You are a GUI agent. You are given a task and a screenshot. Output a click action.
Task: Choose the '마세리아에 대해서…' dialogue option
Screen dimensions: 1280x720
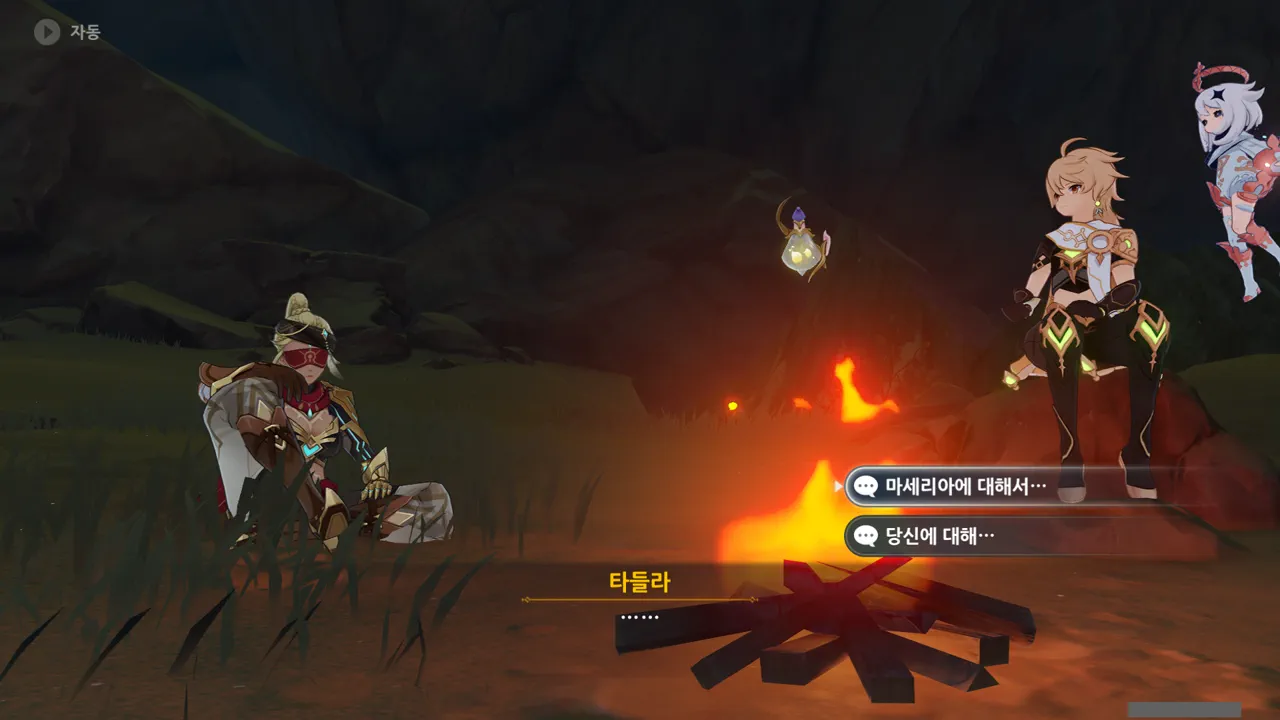coord(965,487)
